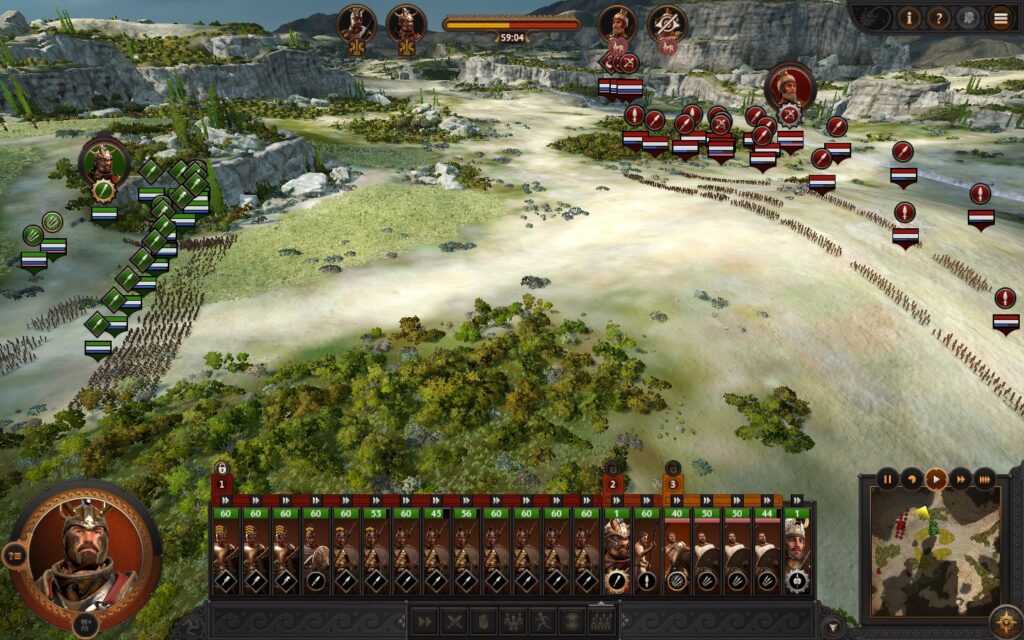
Task: Select the unit card showing 53 soldiers
Action: click(375, 555)
